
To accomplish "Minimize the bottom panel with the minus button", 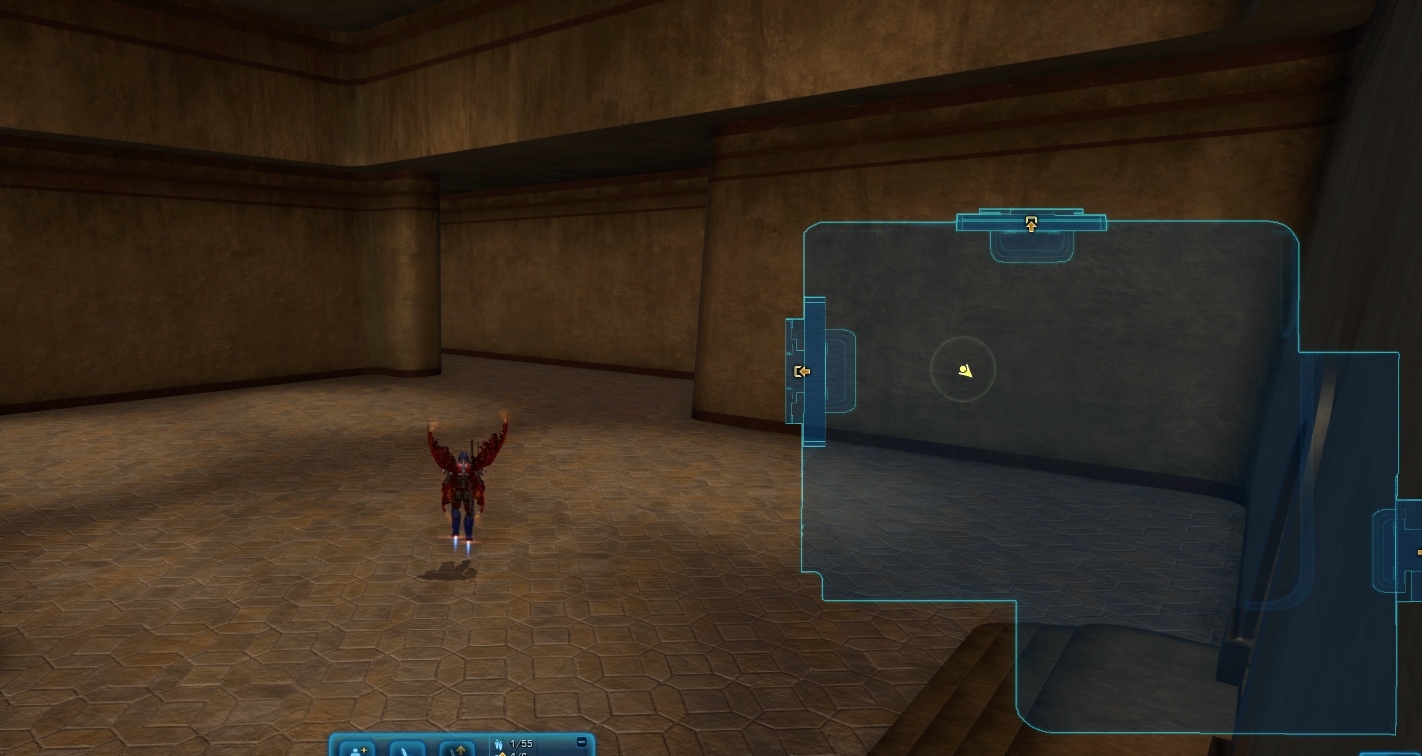I will 582,743.
